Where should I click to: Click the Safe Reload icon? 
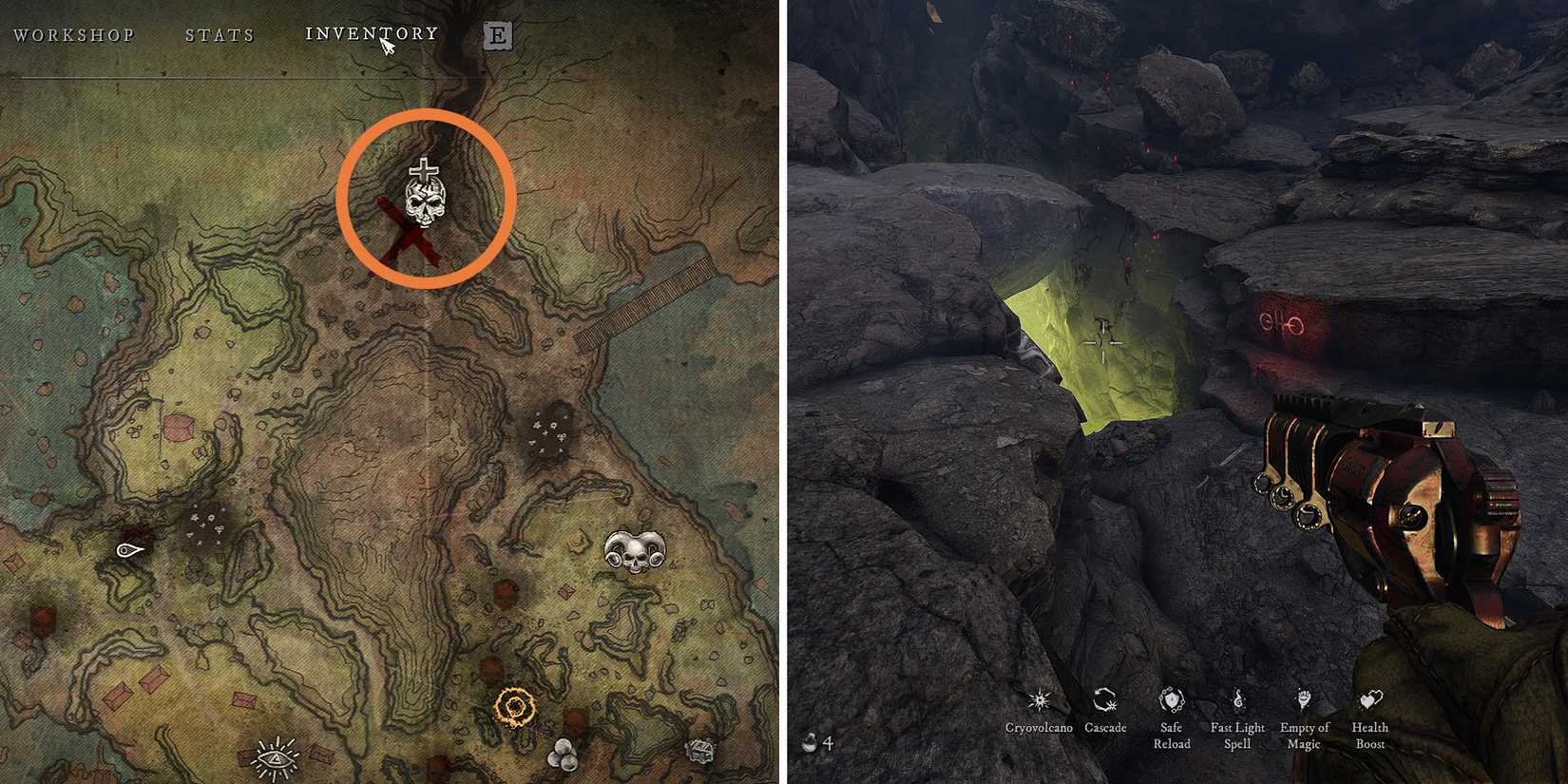coord(1172,701)
